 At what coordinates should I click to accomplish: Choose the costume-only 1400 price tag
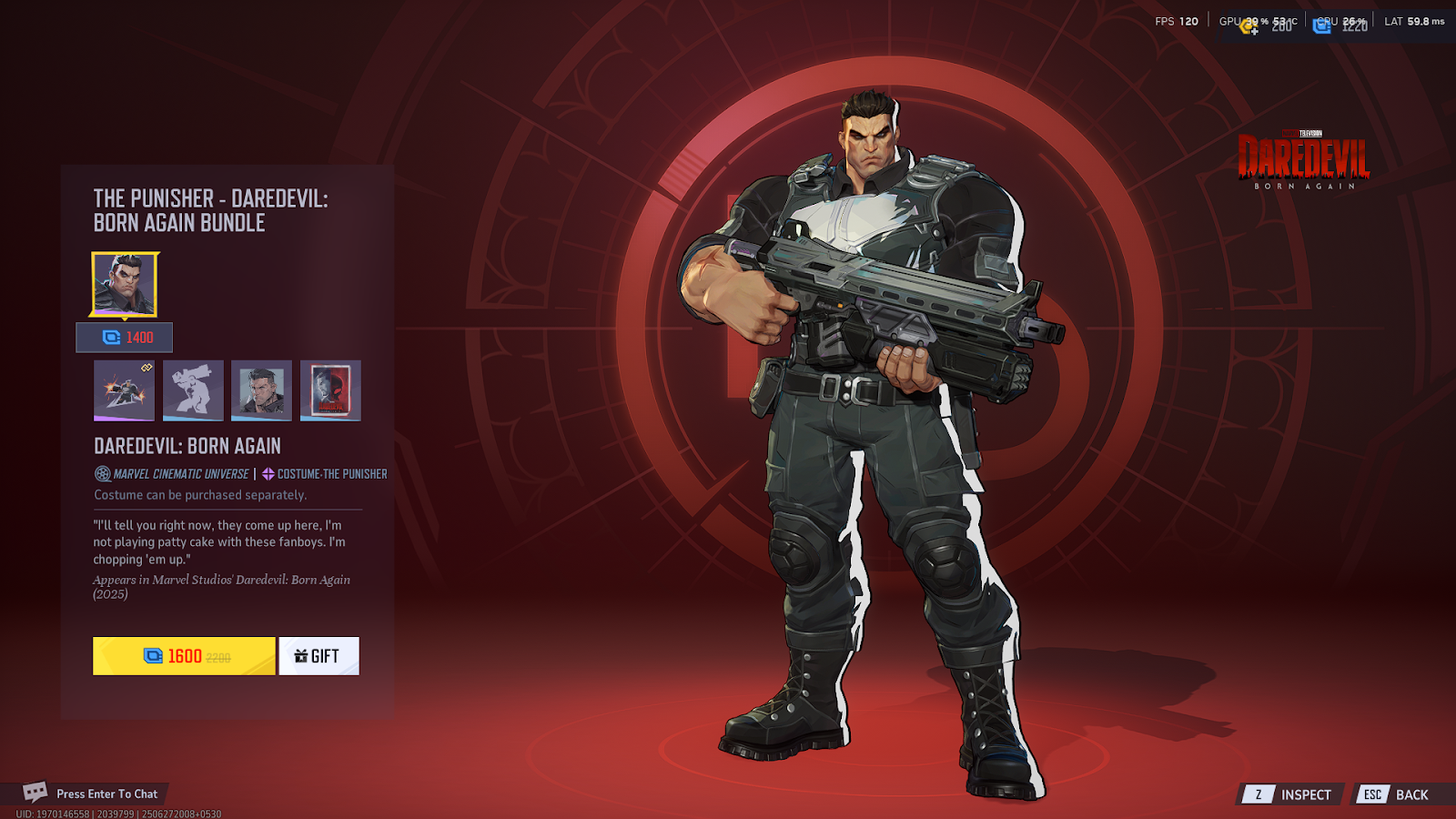[x=125, y=338]
